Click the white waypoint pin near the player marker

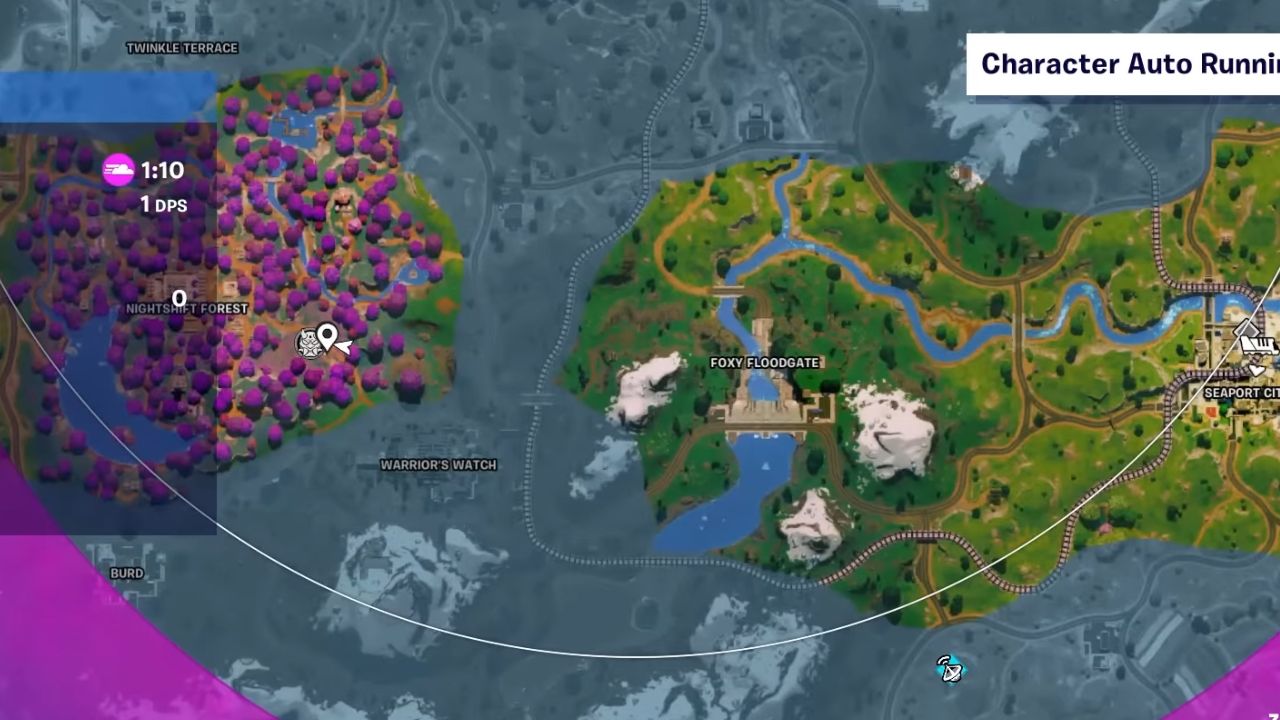click(x=327, y=336)
